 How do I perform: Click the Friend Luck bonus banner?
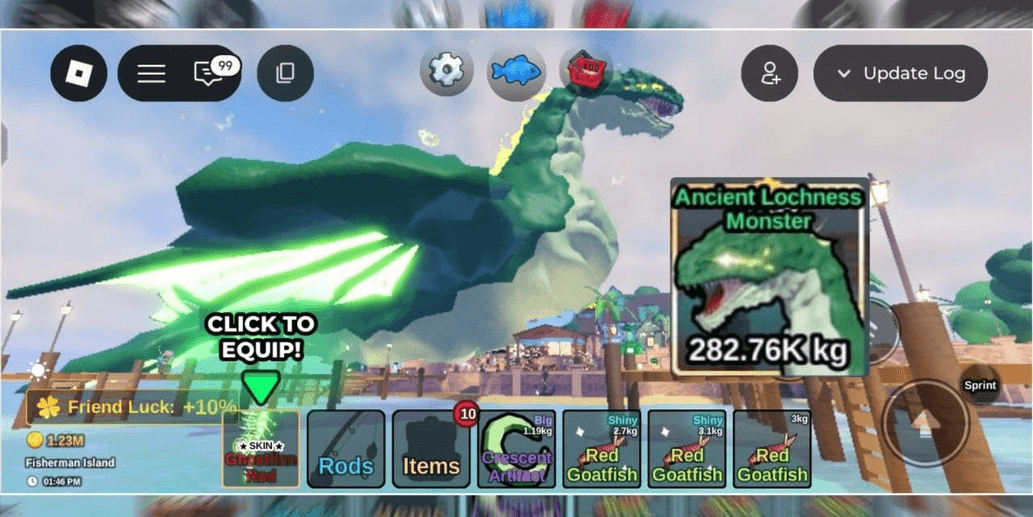click(x=135, y=407)
